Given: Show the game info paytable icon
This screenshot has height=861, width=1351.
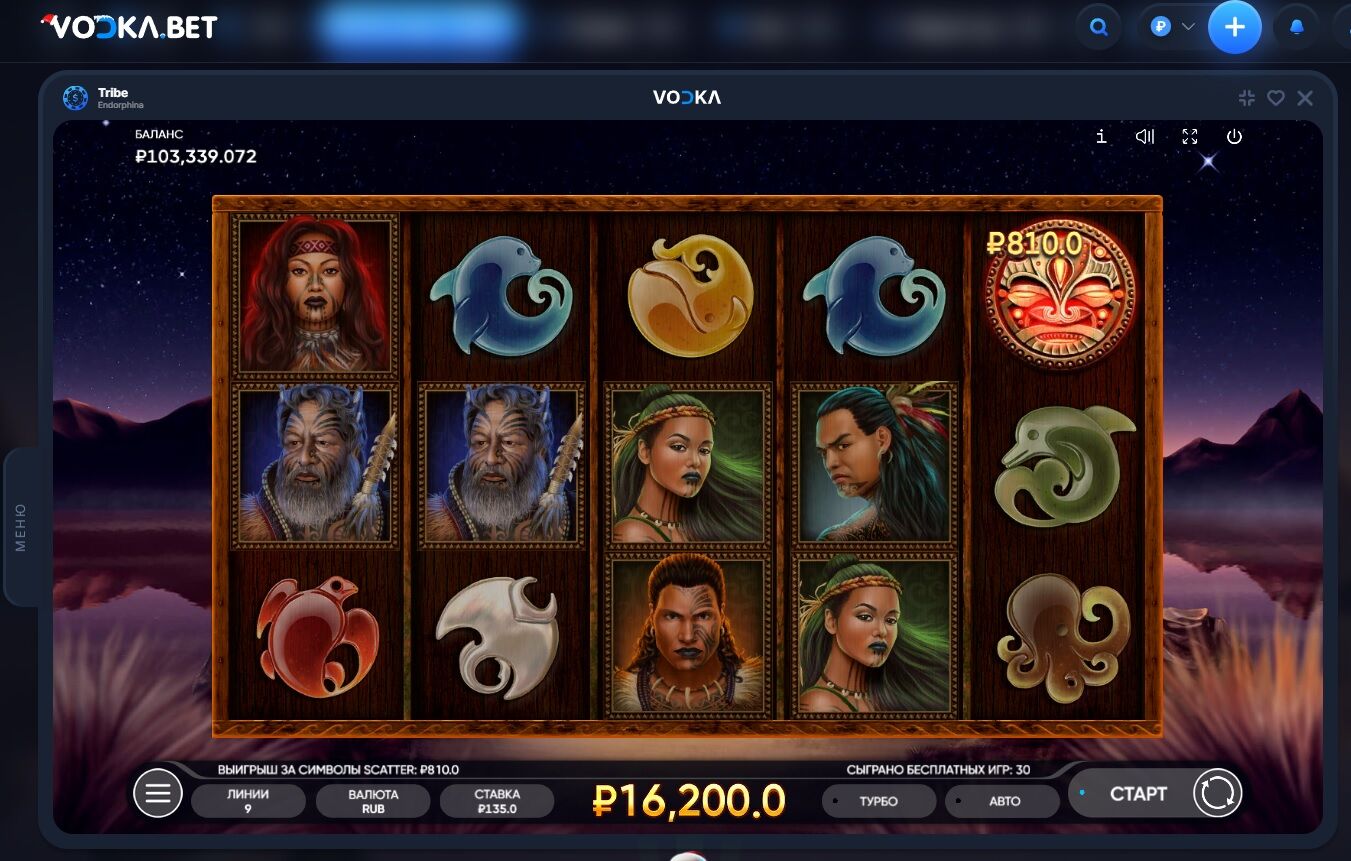Looking at the screenshot, I should coord(1101,137).
